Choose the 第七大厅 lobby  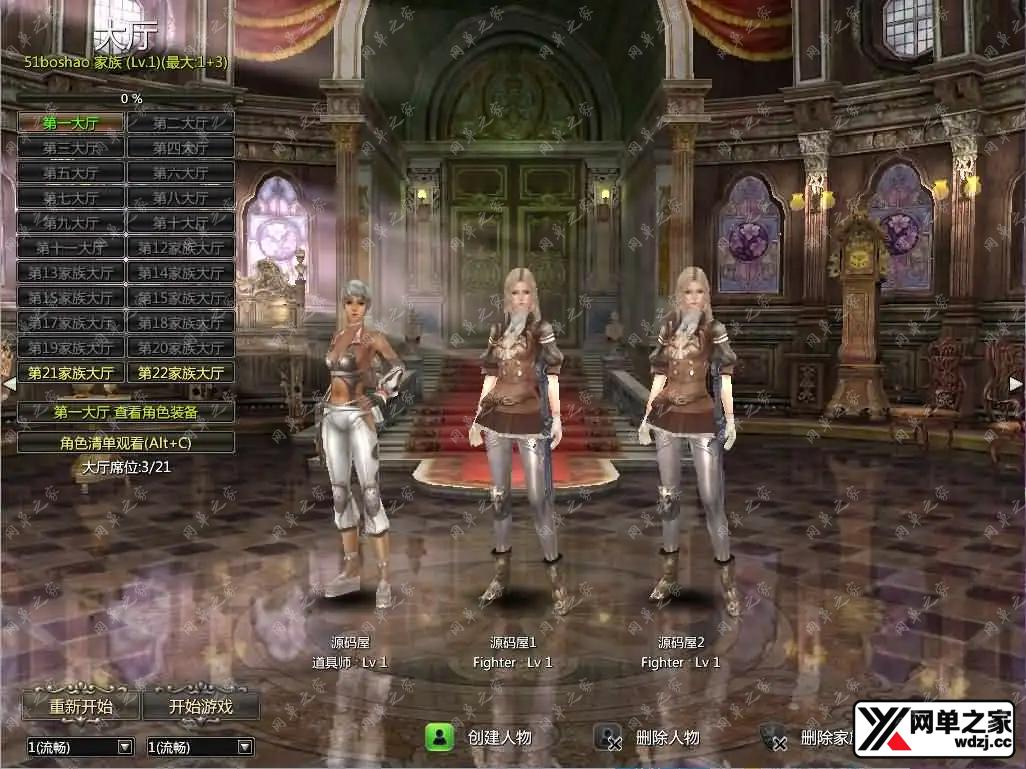click(71, 197)
